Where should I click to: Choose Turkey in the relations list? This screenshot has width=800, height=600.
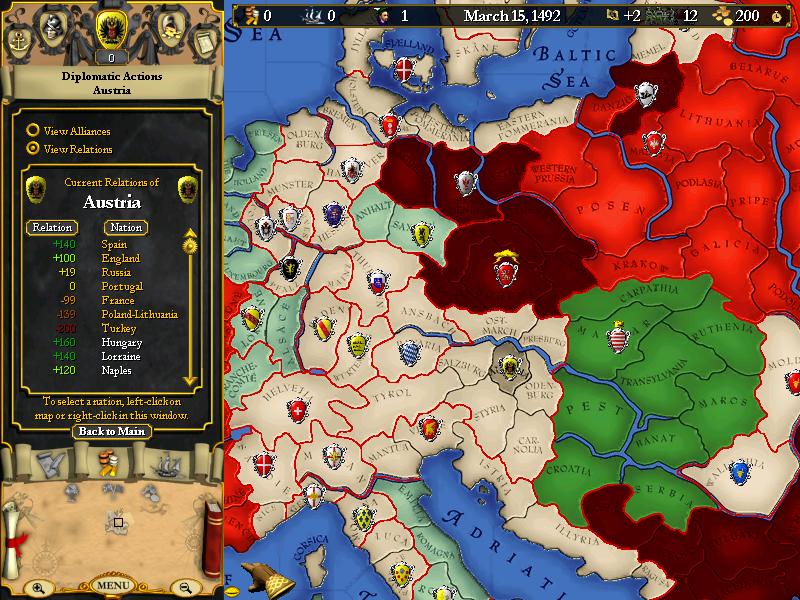(x=116, y=328)
